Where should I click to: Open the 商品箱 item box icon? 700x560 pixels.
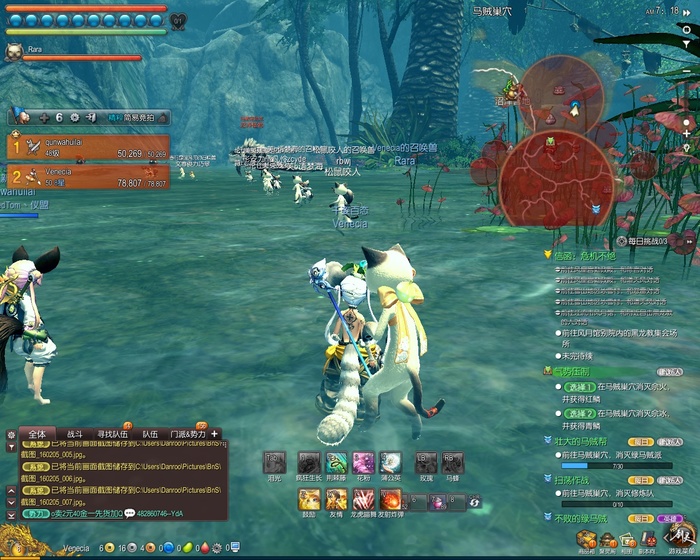click(x=586, y=542)
